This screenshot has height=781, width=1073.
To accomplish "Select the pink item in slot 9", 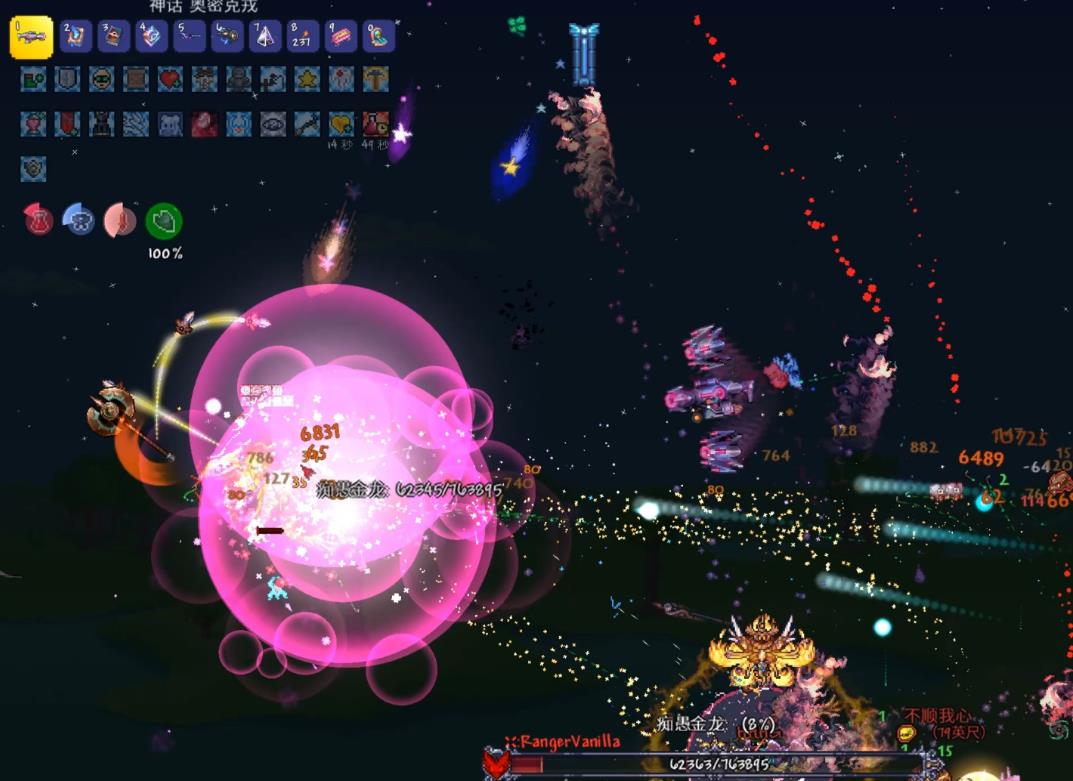I will (341, 37).
